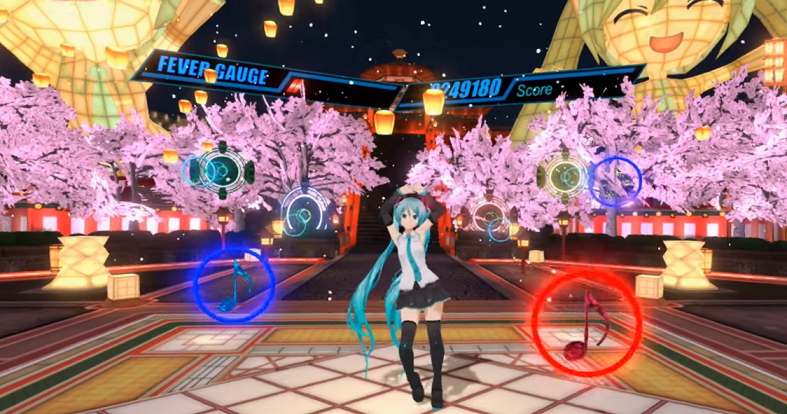Viewport: 787px width, 414px height.
Task: Hit the large blue music note target
Action: click(x=234, y=283)
